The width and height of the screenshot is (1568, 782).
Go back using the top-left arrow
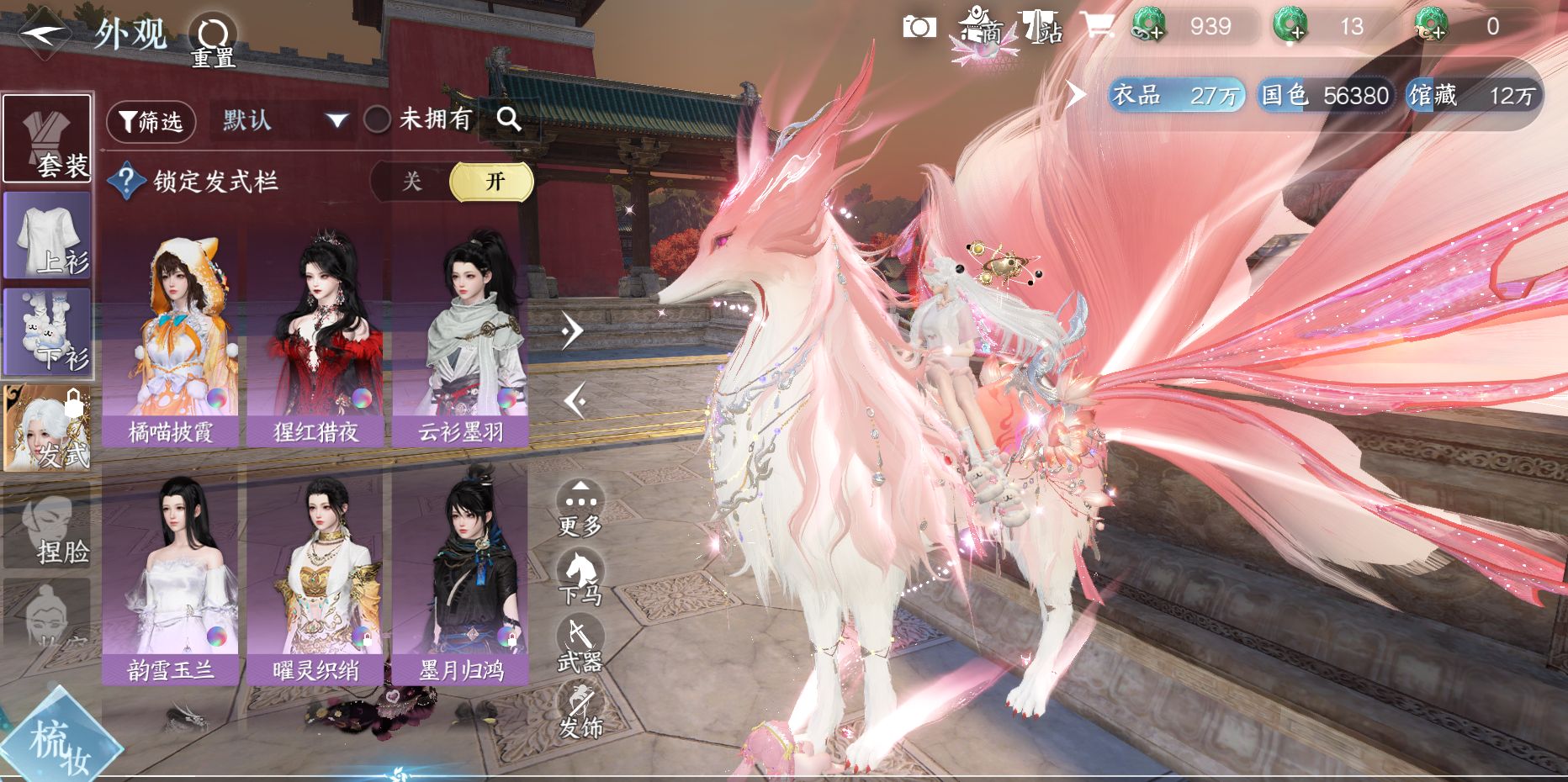[44, 34]
